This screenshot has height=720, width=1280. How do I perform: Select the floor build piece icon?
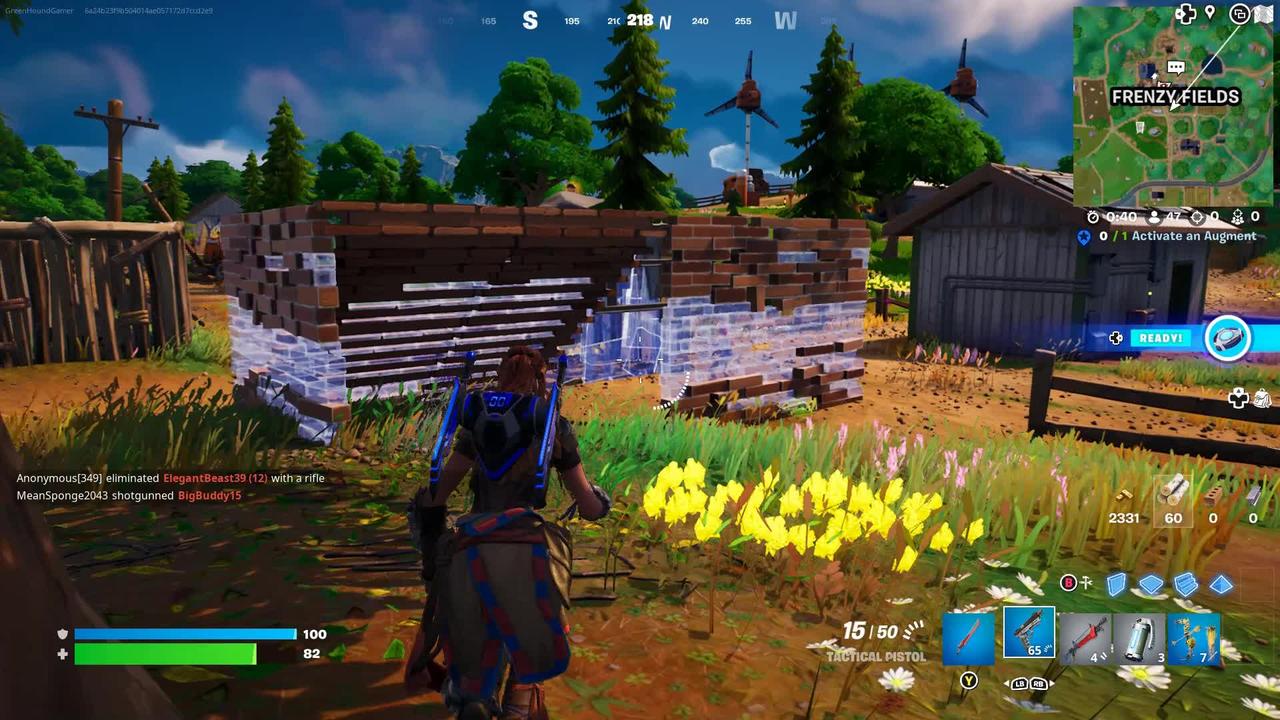(x=1150, y=583)
